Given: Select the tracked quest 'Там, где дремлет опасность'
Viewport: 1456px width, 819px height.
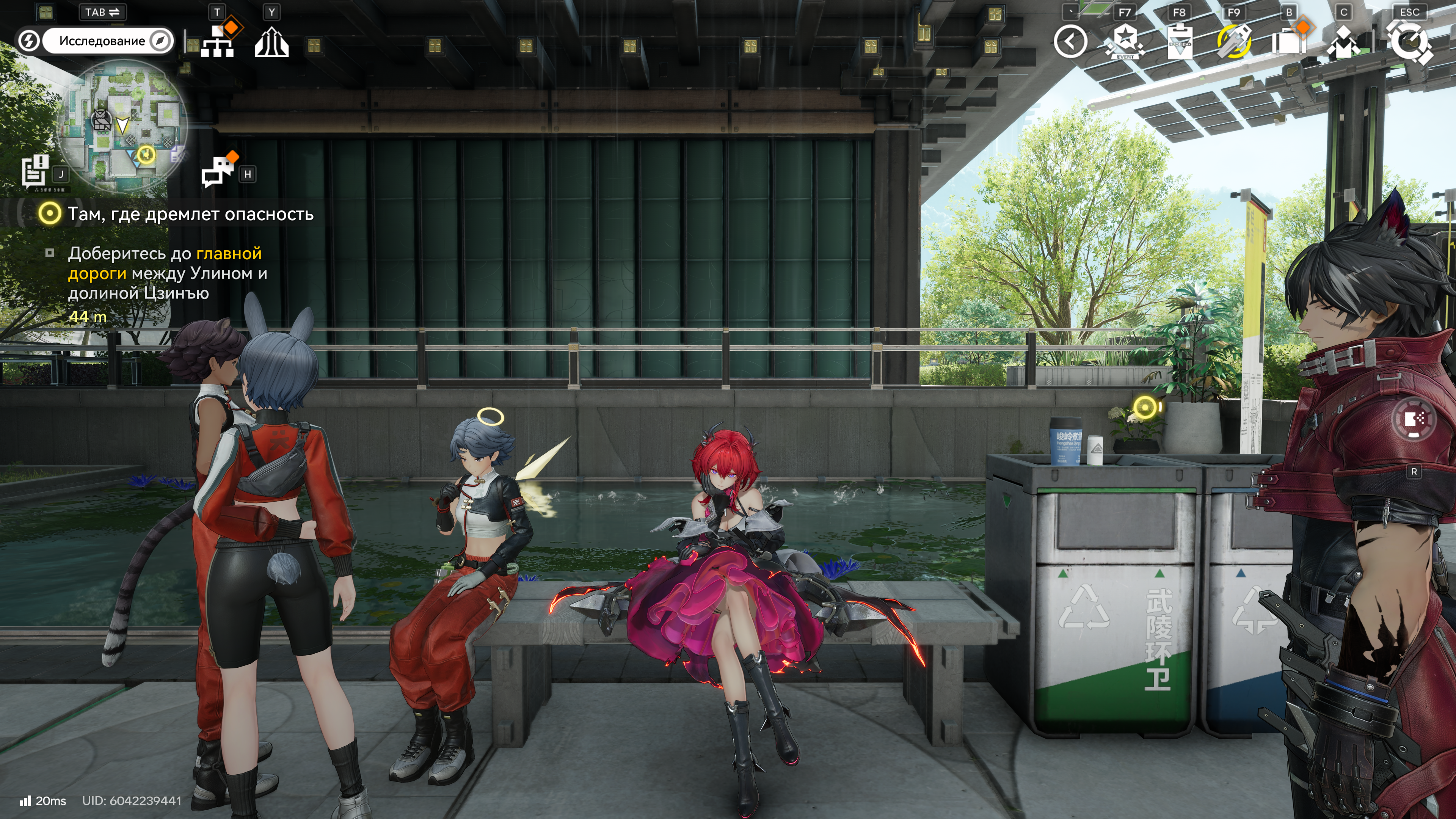Looking at the screenshot, I should pyautogui.click(x=190, y=214).
